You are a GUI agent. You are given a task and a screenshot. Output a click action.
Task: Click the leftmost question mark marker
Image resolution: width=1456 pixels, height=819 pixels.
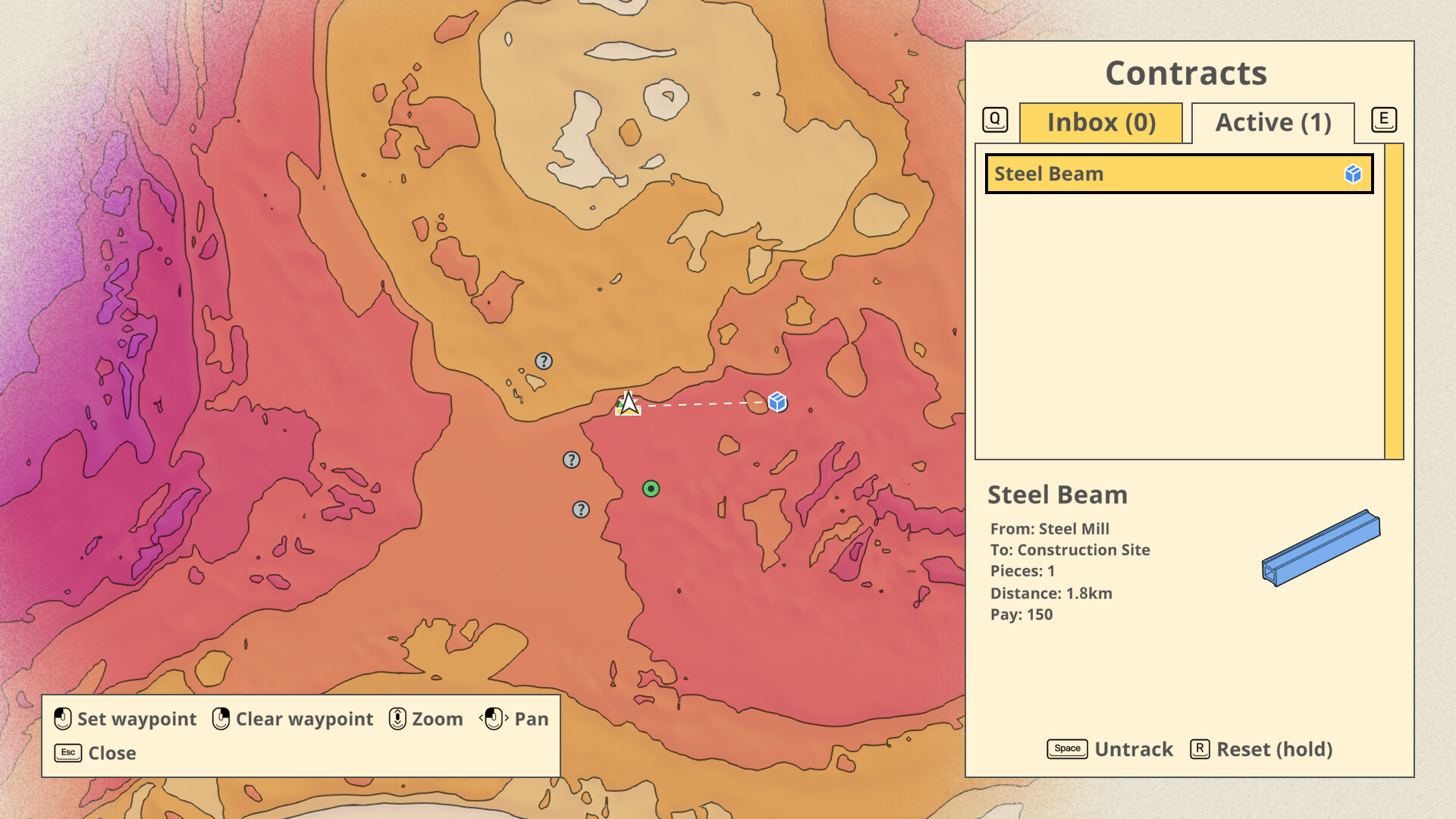572,460
